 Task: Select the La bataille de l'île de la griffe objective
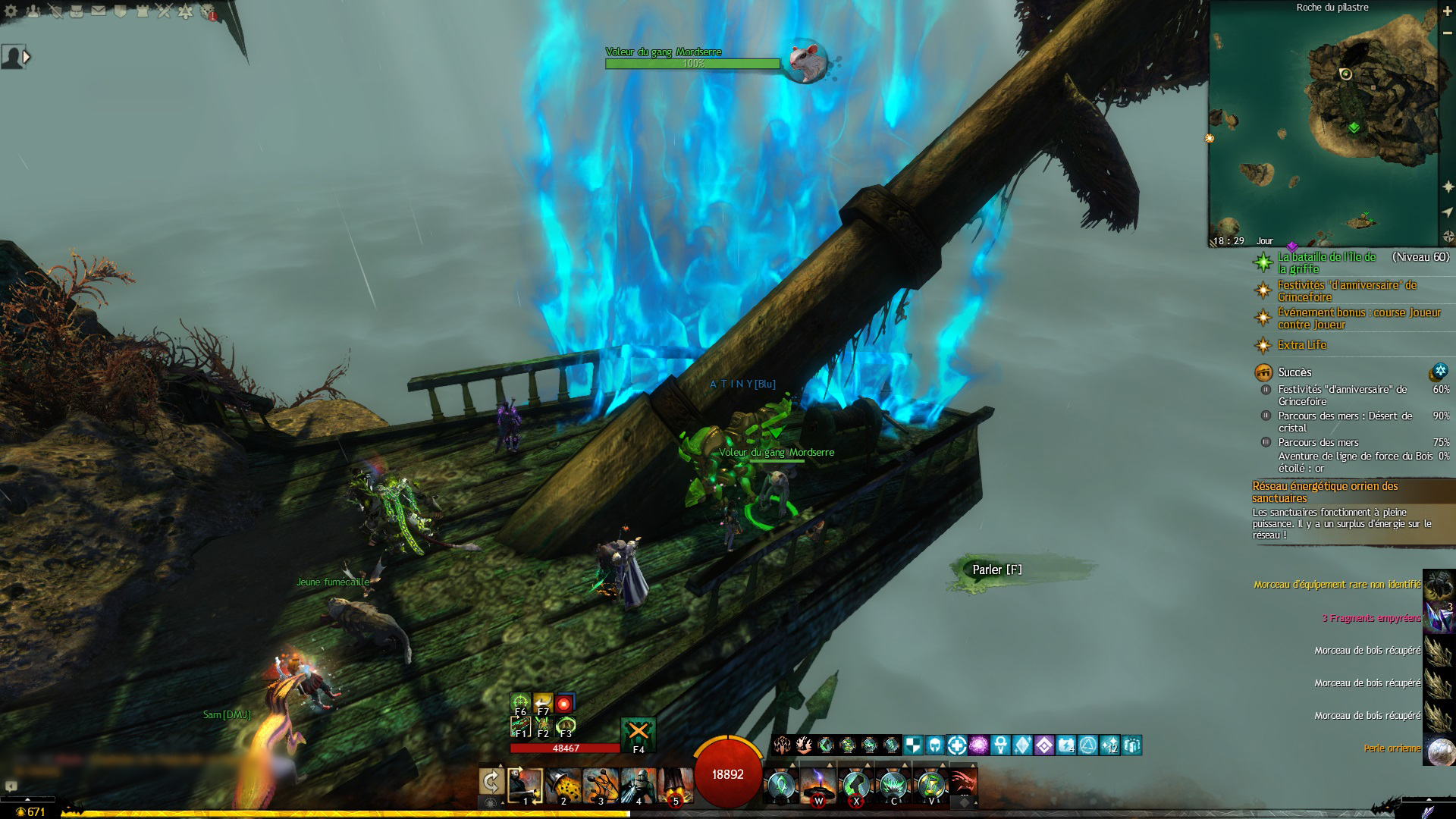pos(1327,263)
